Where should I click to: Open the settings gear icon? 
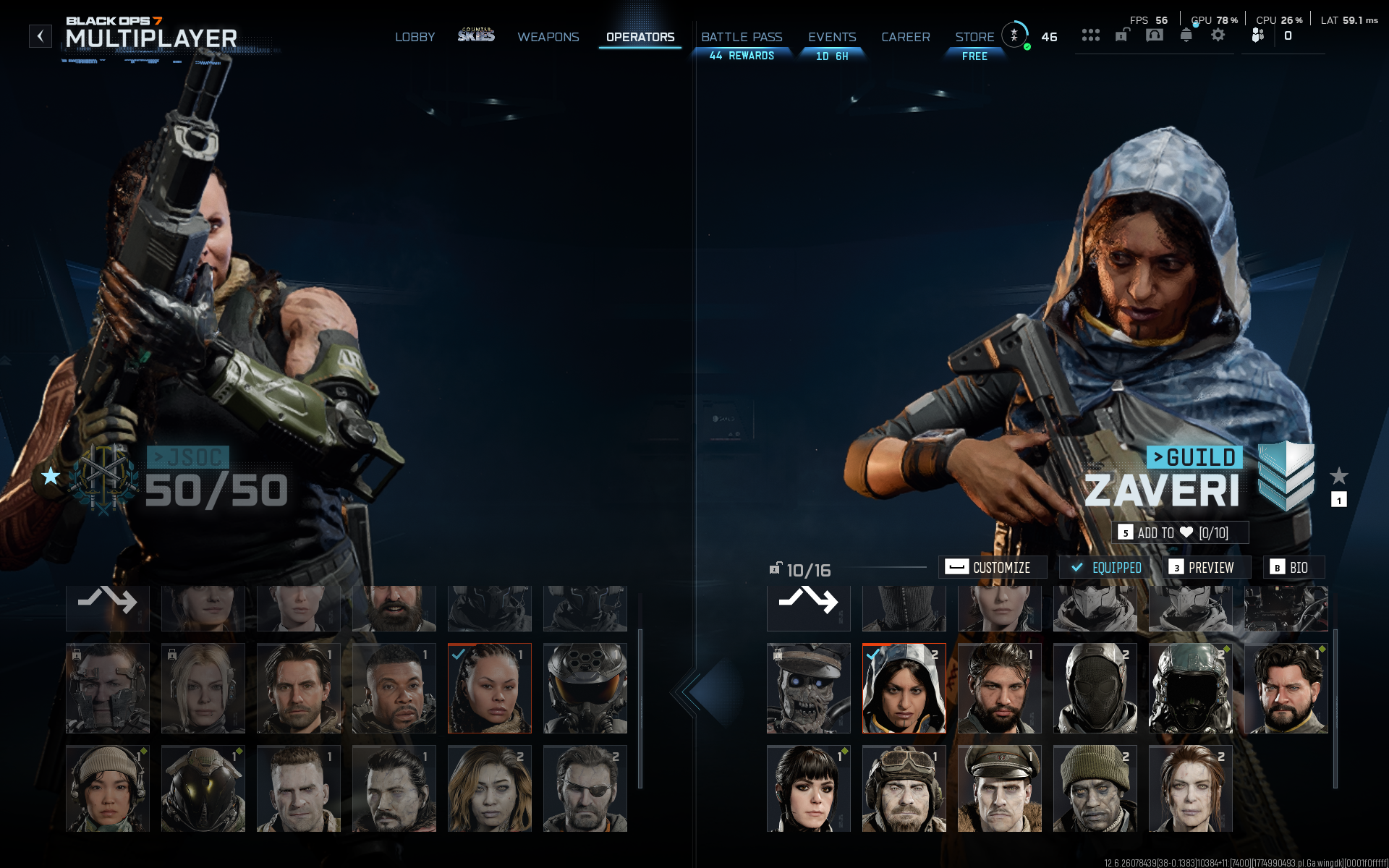pos(1218,35)
